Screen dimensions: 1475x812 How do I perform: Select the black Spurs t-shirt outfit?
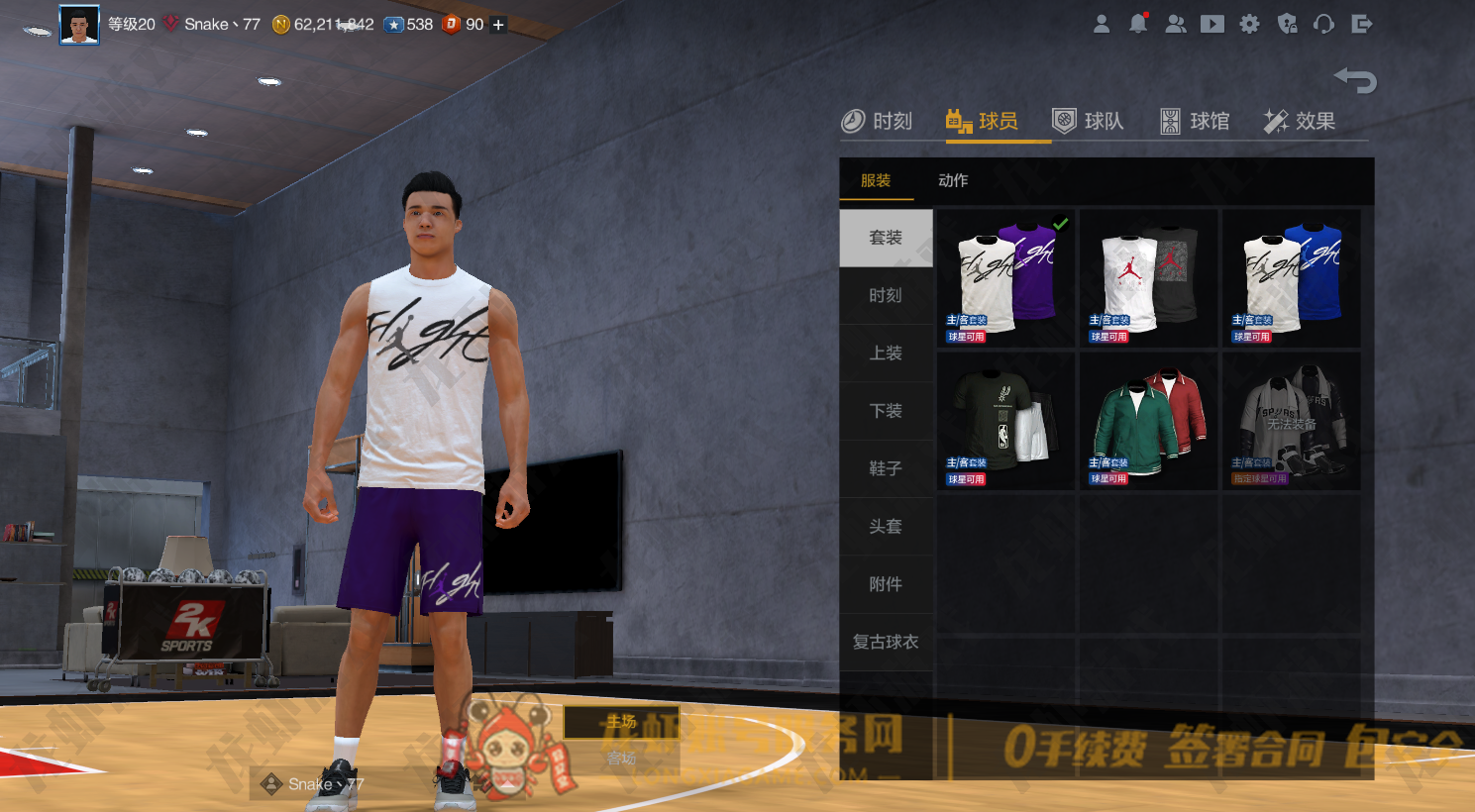coord(1005,420)
